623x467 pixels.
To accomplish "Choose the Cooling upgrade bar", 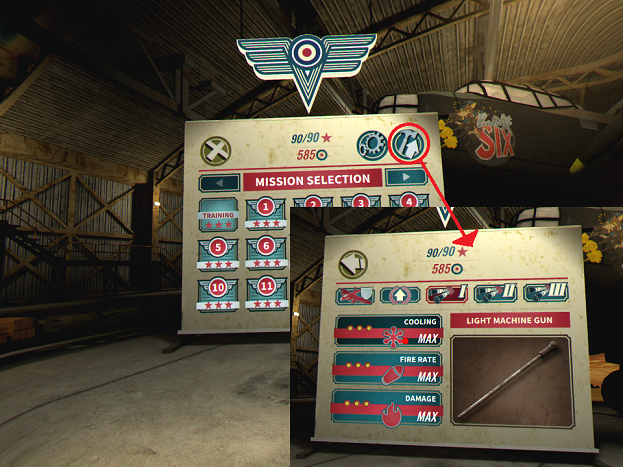I will pyautogui.click(x=388, y=331).
